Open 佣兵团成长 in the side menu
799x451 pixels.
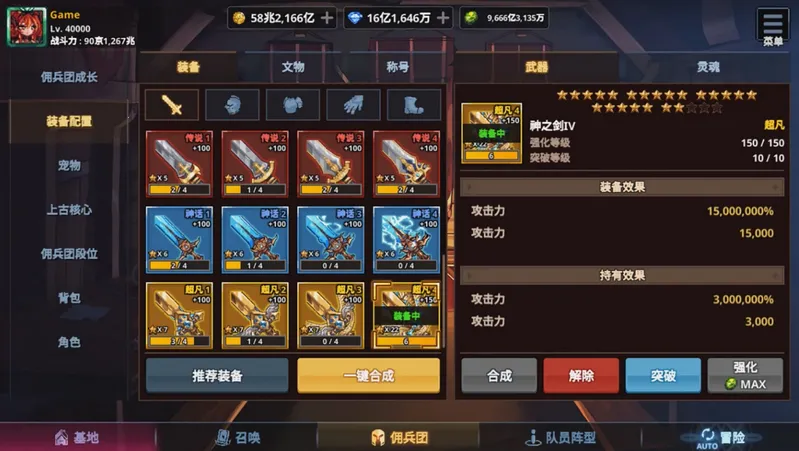[69, 77]
